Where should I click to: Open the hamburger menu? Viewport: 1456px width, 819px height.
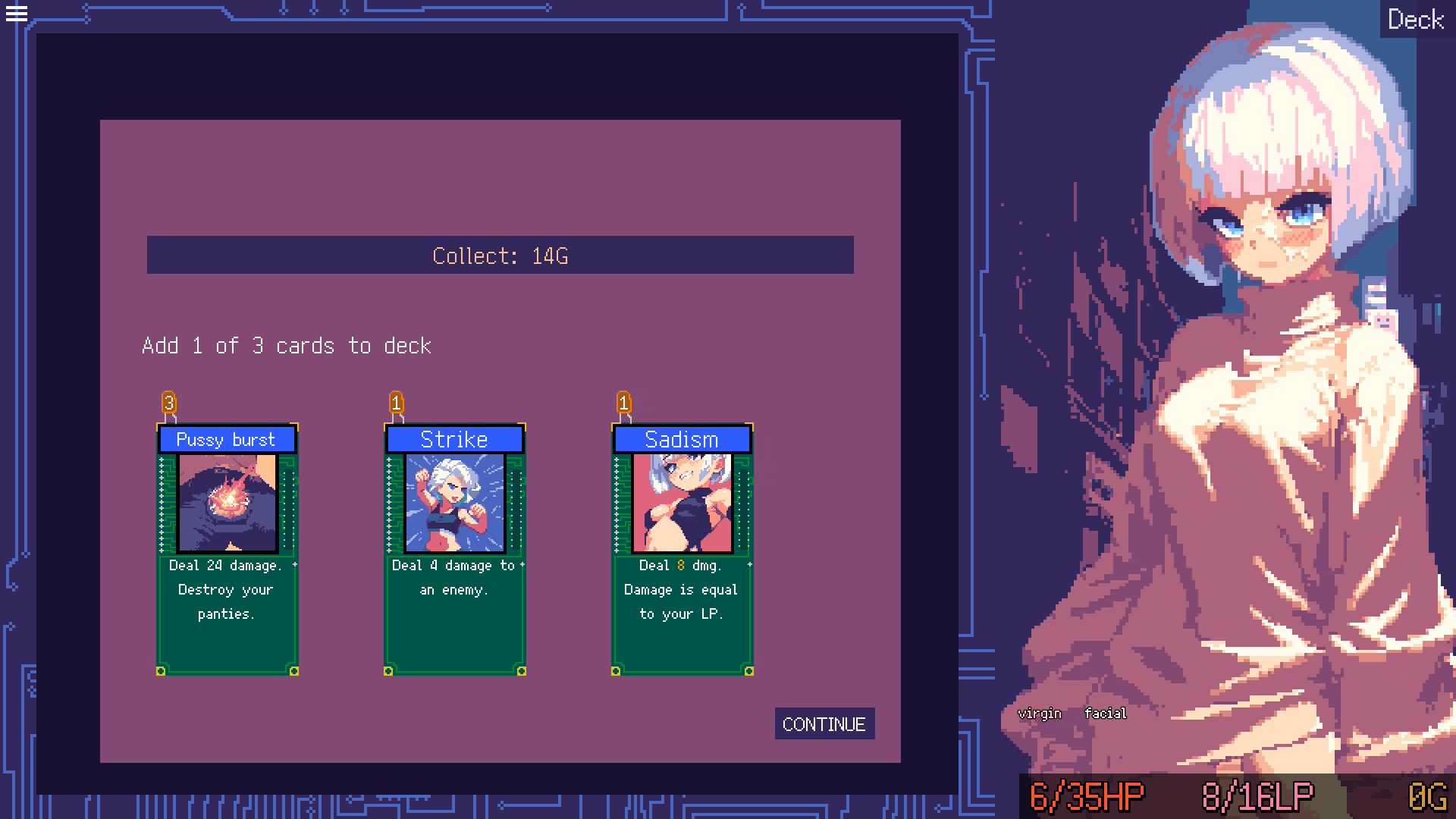coord(17,14)
